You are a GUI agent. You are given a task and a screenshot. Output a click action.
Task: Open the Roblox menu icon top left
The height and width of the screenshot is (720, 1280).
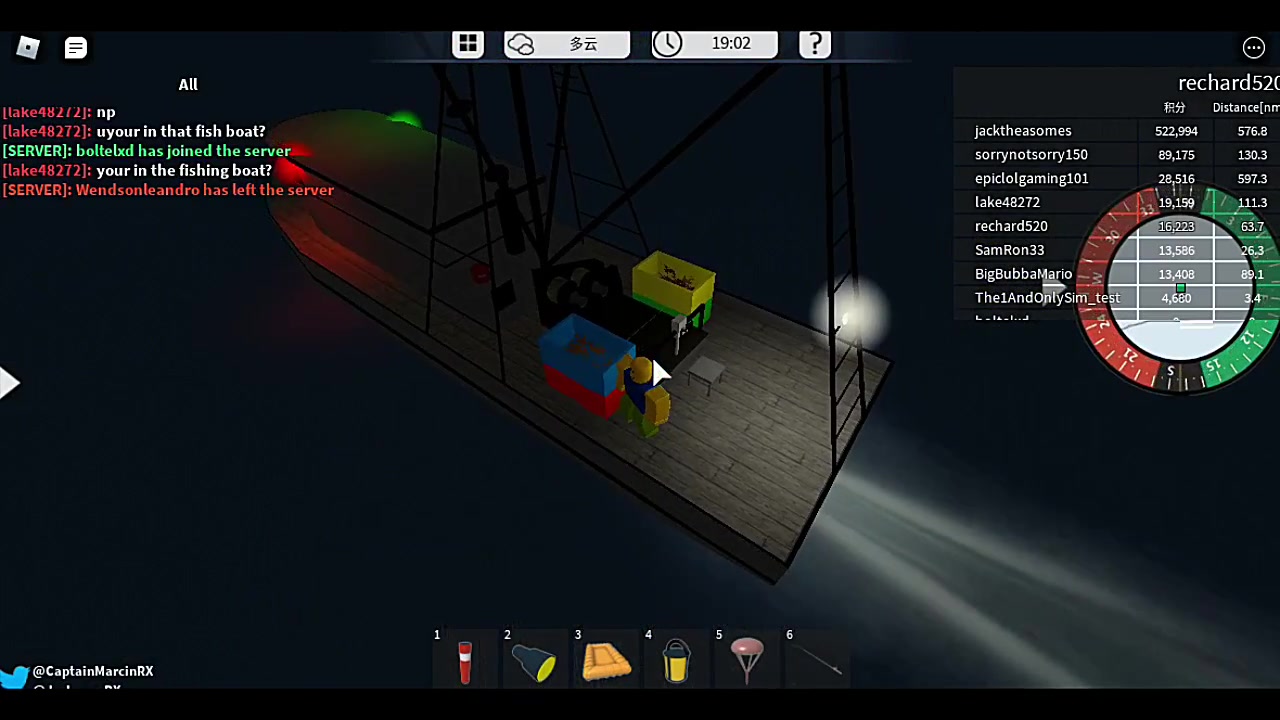pos(27,47)
